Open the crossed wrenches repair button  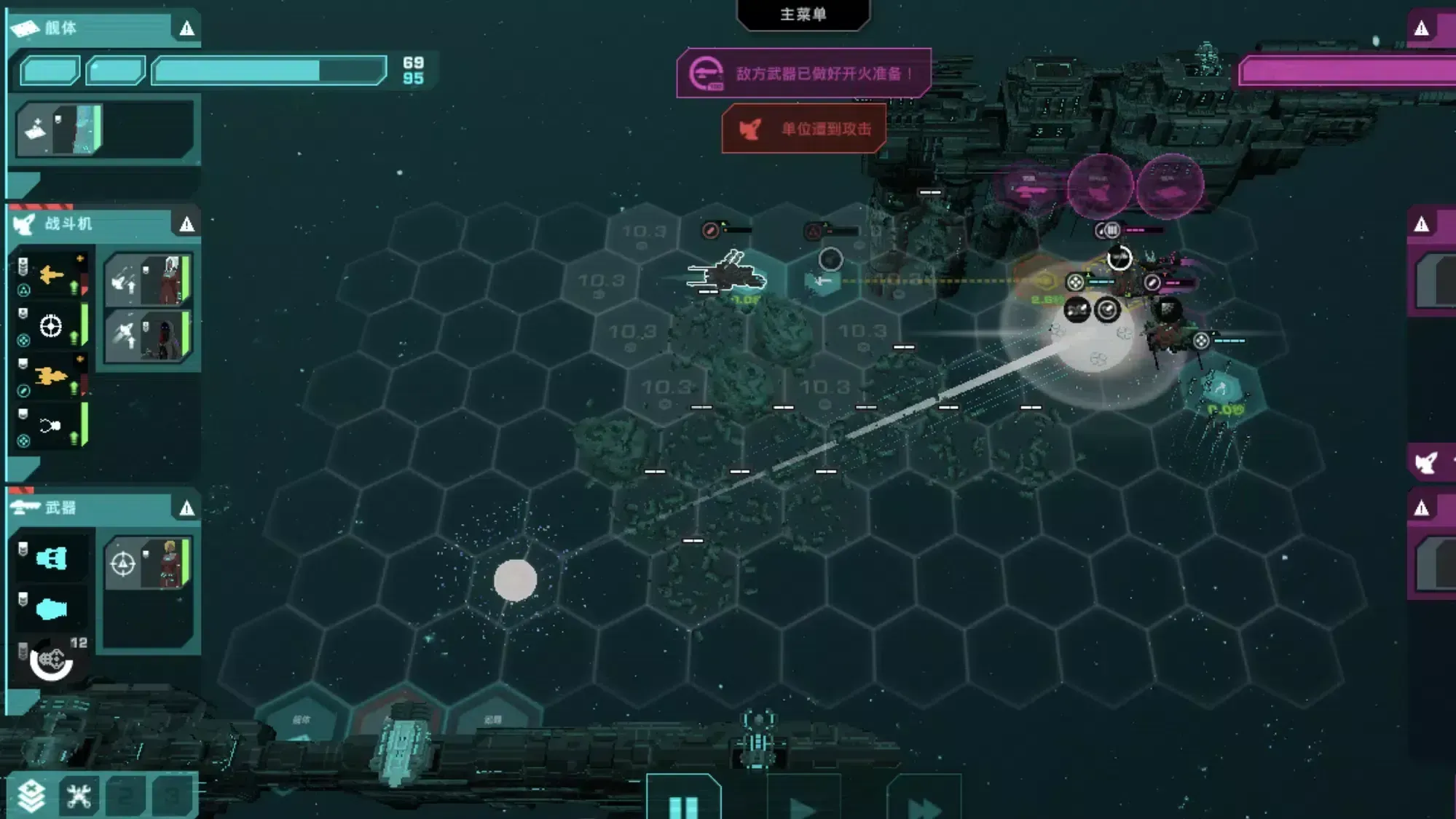click(79, 796)
